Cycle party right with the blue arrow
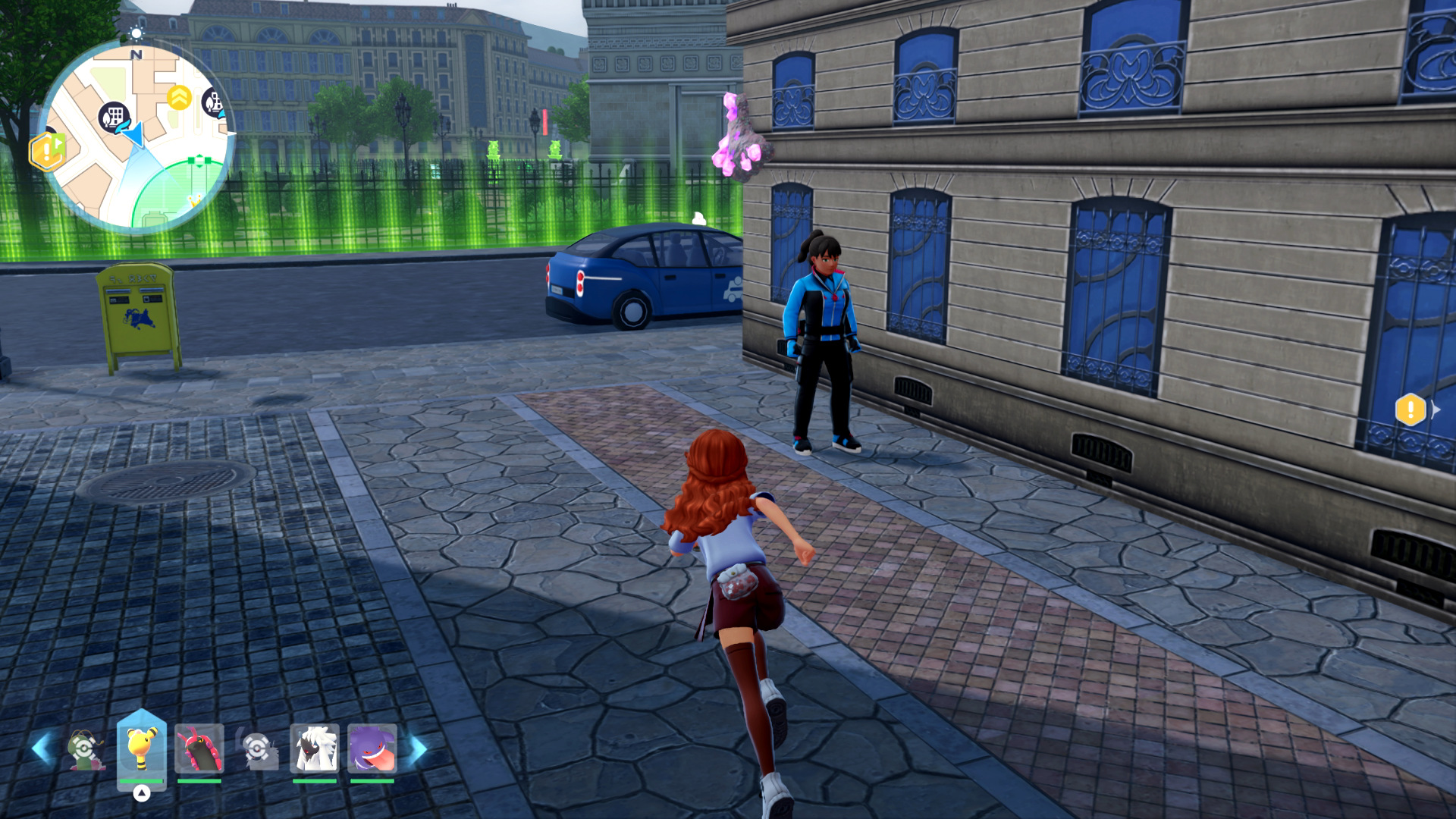Viewport: 1456px width, 819px height. click(x=418, y=749)
